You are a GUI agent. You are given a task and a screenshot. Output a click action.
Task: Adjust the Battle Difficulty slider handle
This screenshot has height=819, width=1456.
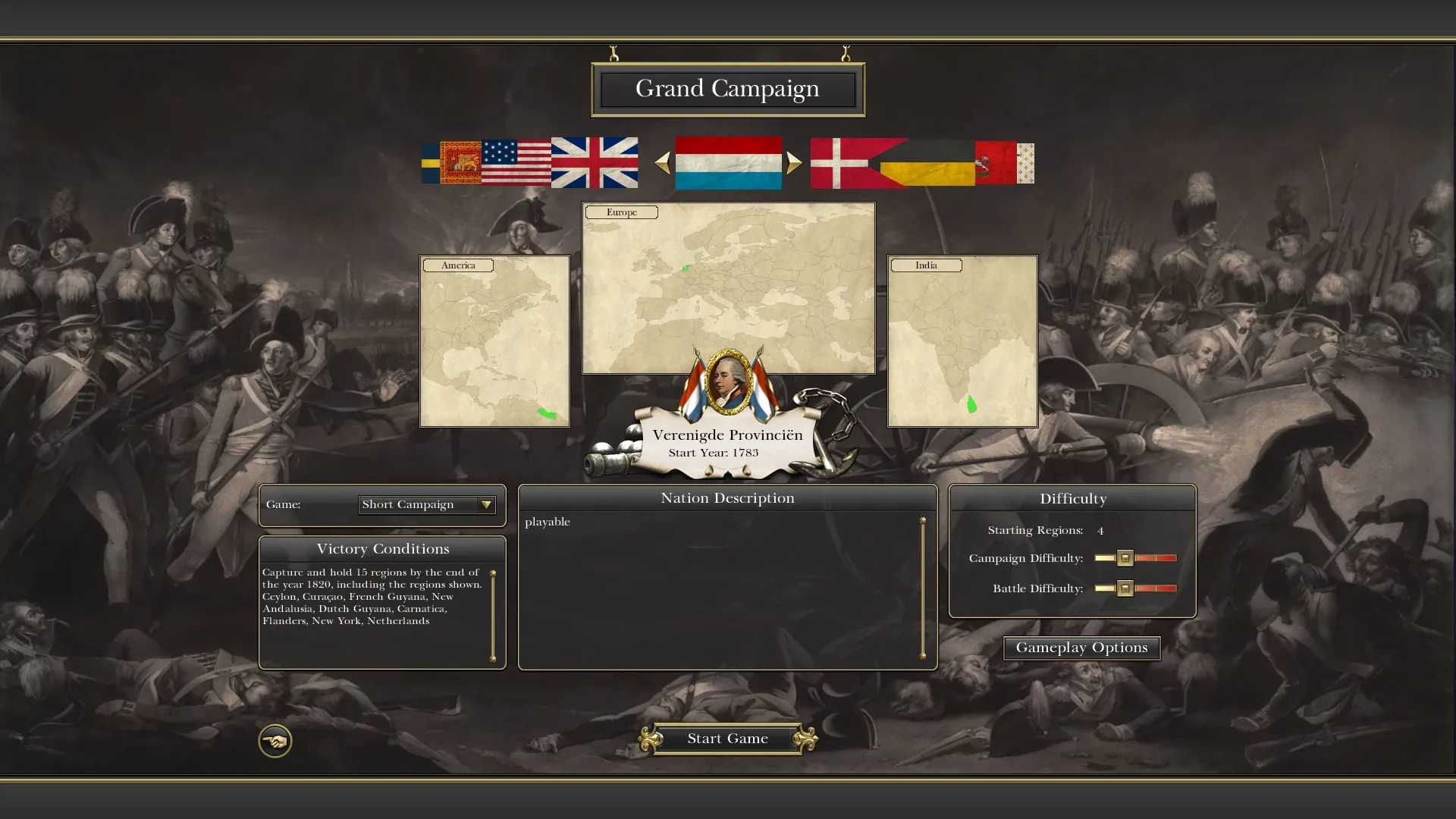[x=1125, y=588]
